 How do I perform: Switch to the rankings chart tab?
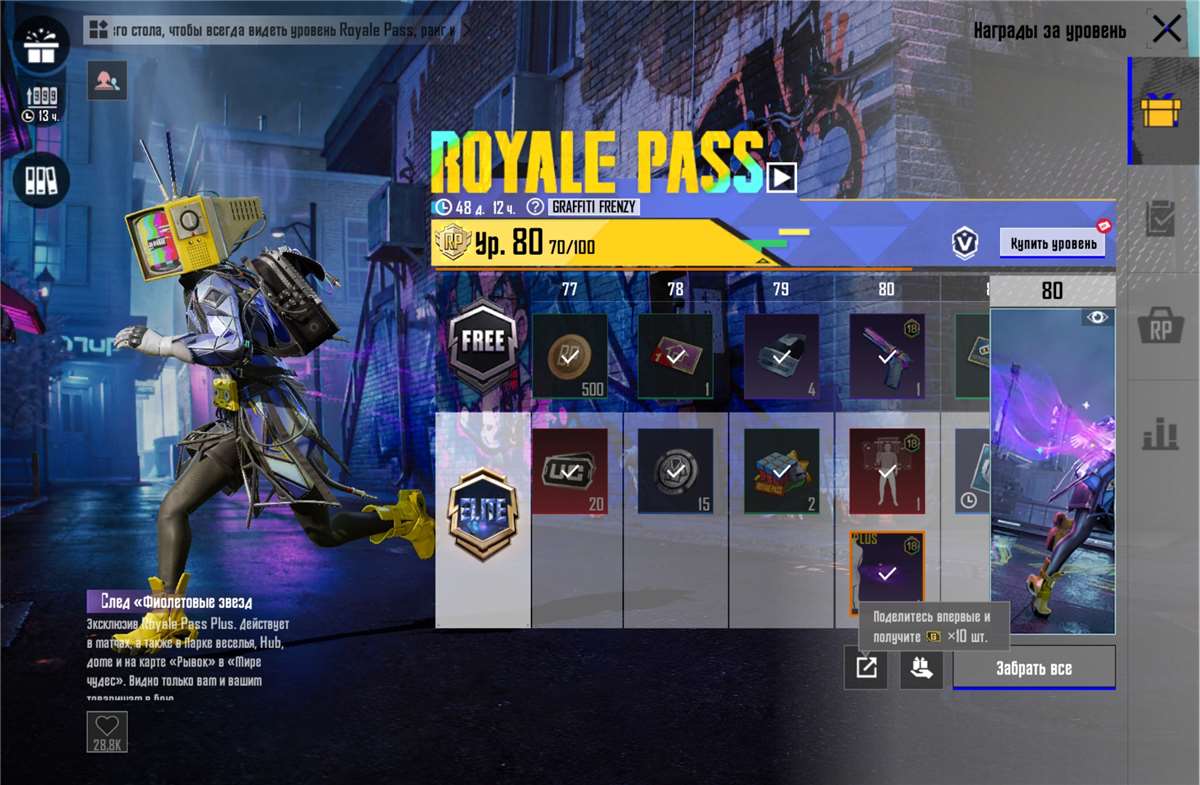(x=1161, y=434)
